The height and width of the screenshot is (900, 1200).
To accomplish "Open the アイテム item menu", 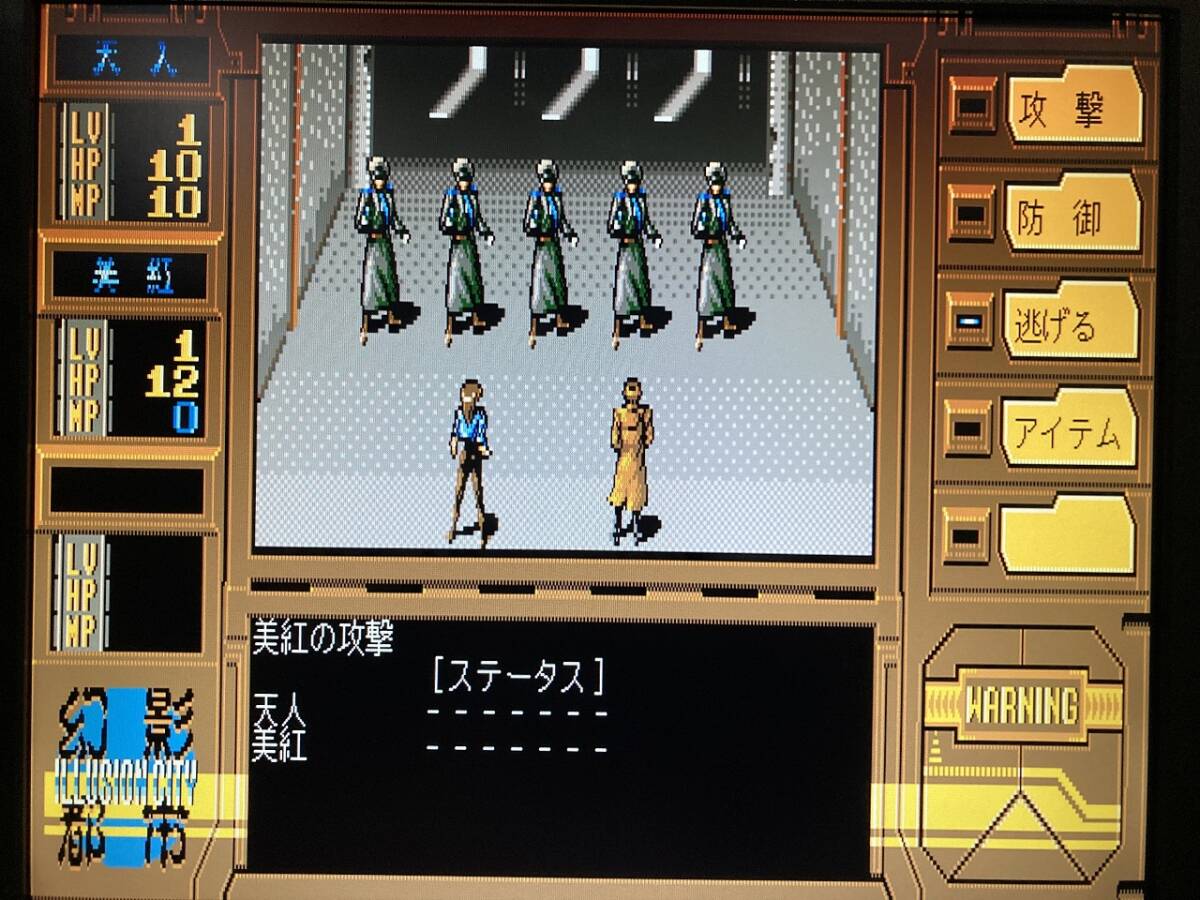I will click(x=1068, y=430).
